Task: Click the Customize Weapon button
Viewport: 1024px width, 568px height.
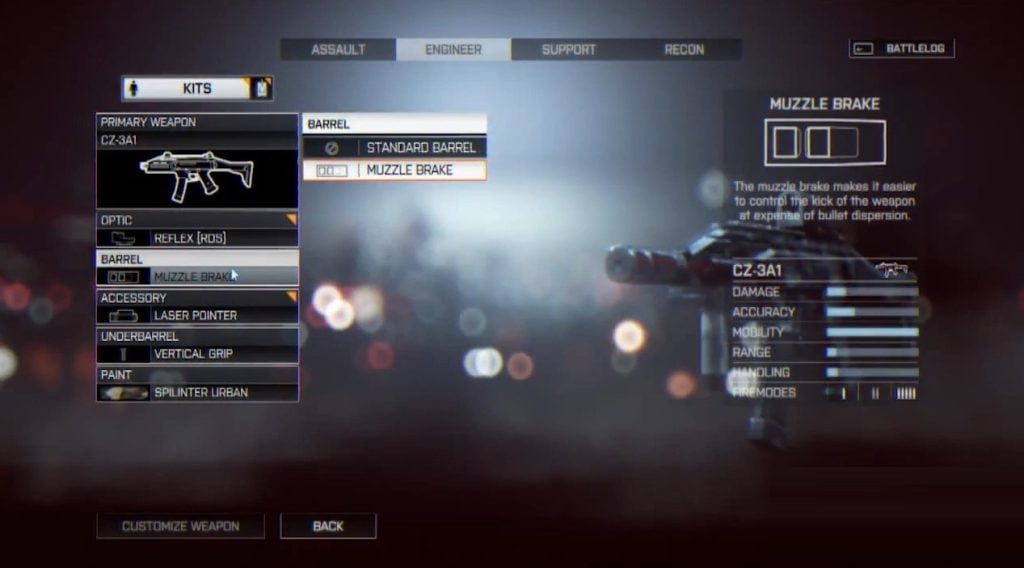Action: pos(180,526)
